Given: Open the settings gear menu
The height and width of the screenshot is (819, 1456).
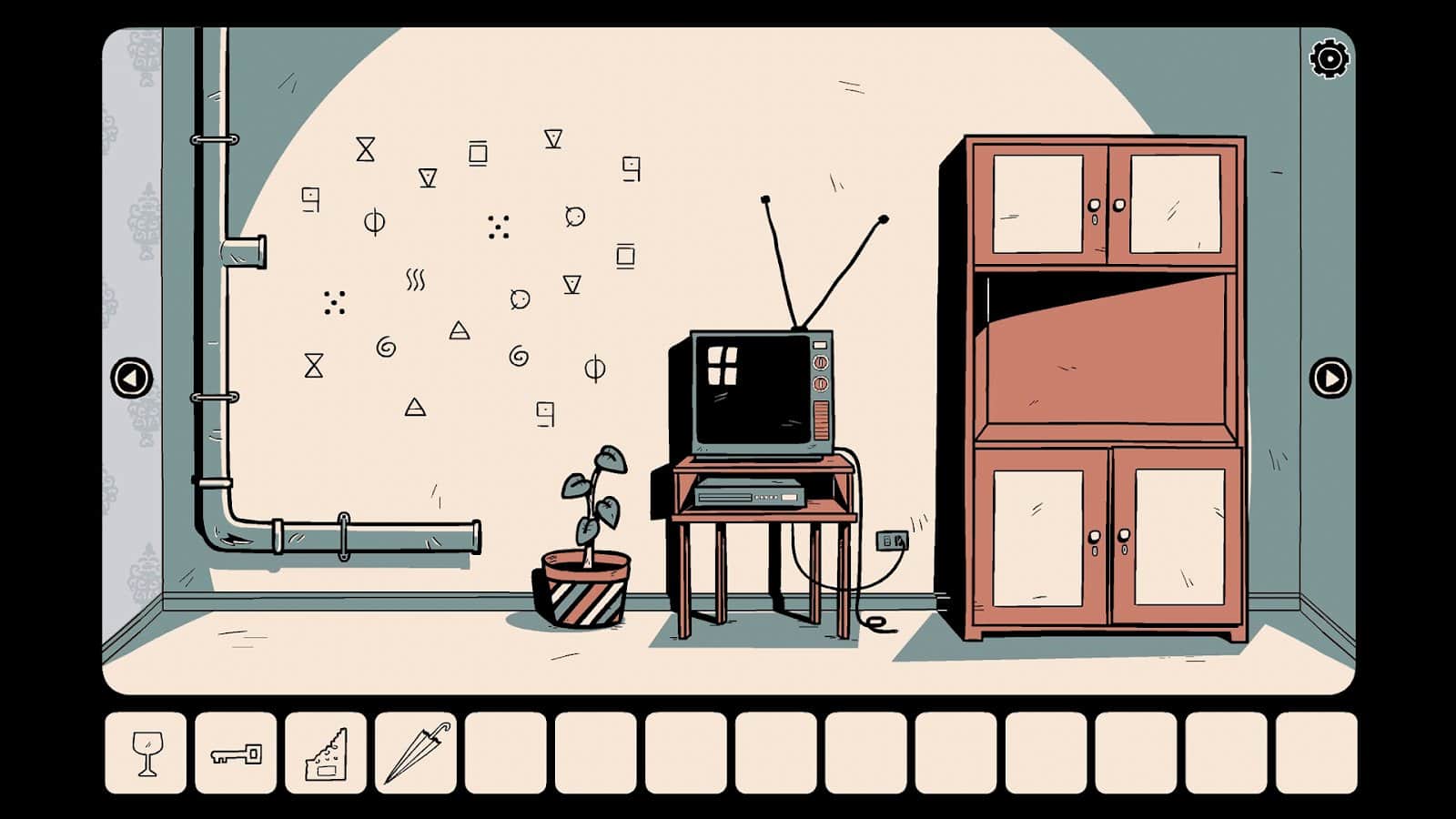Looking at the screenshot, I should (1328, 58).
